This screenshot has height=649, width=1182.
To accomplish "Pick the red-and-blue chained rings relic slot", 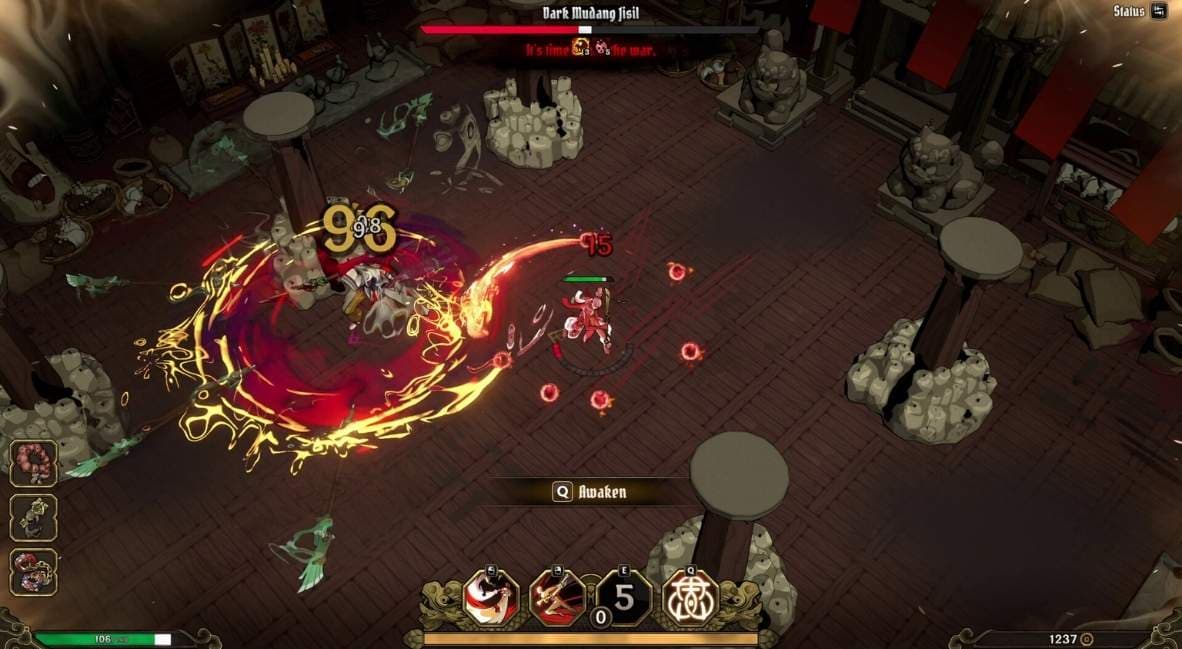I will 34,572.
